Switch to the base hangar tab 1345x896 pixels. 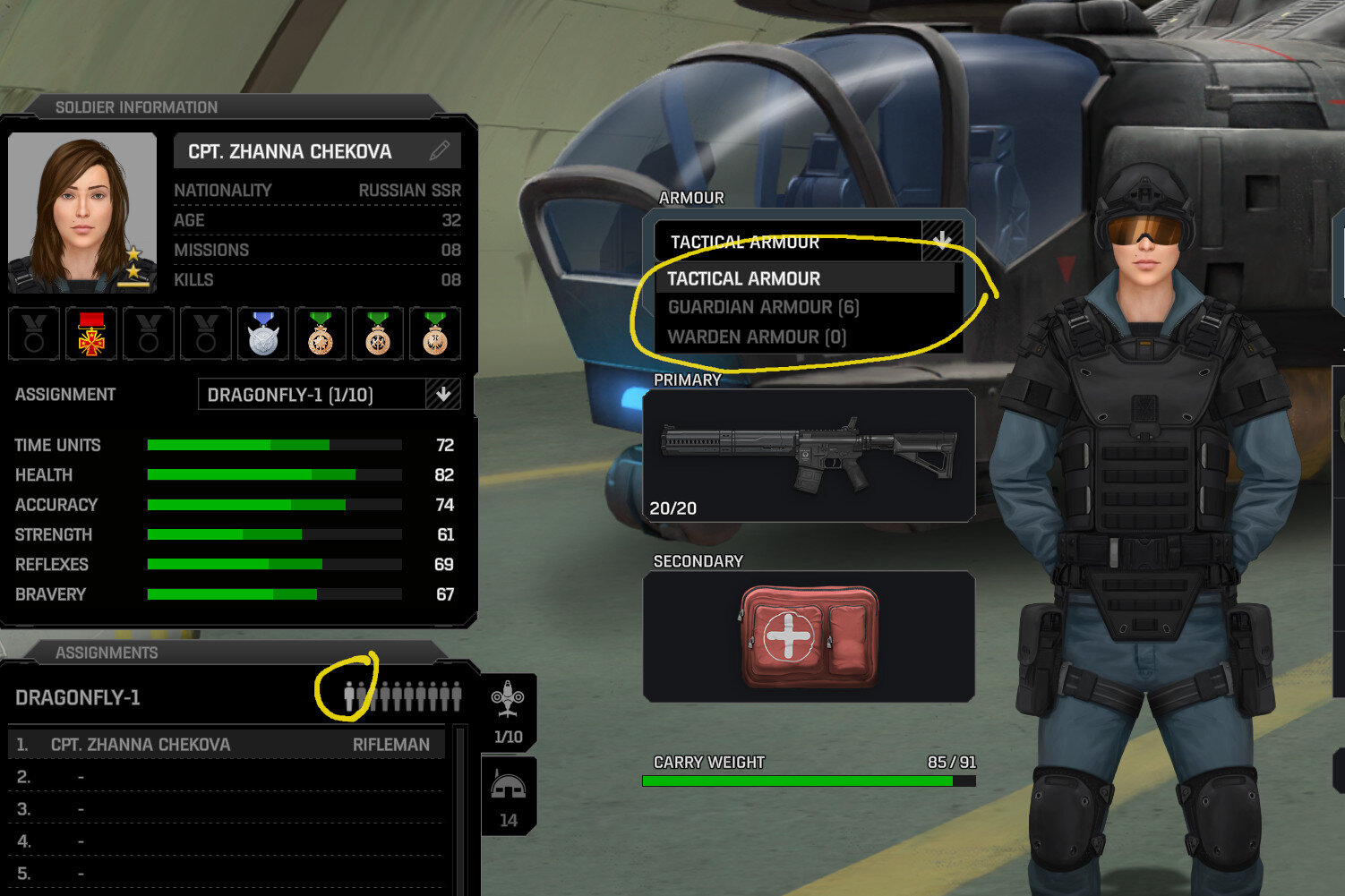coord(508,797)
